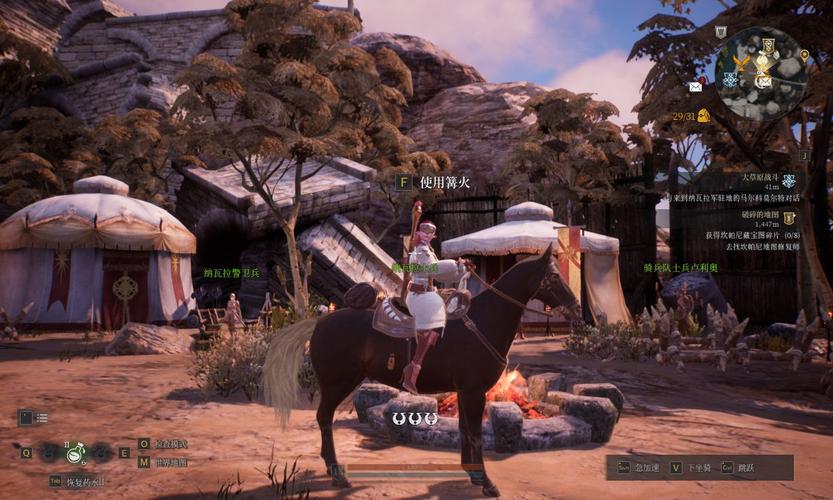833x500 pixels.
Task: Click the yellow bag capacity icon
Action: 703,116
